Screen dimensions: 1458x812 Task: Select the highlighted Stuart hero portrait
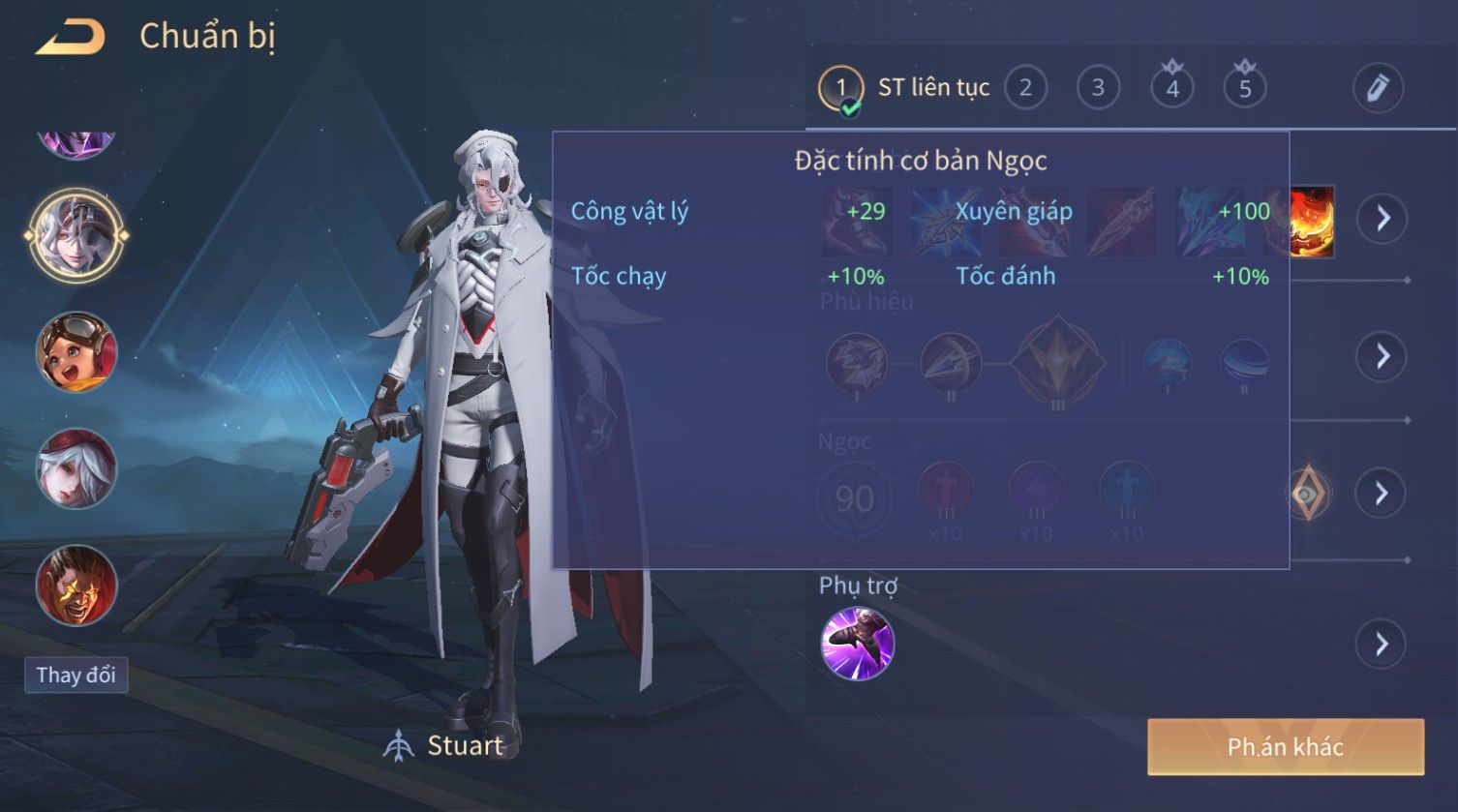(x=76, y=234)
